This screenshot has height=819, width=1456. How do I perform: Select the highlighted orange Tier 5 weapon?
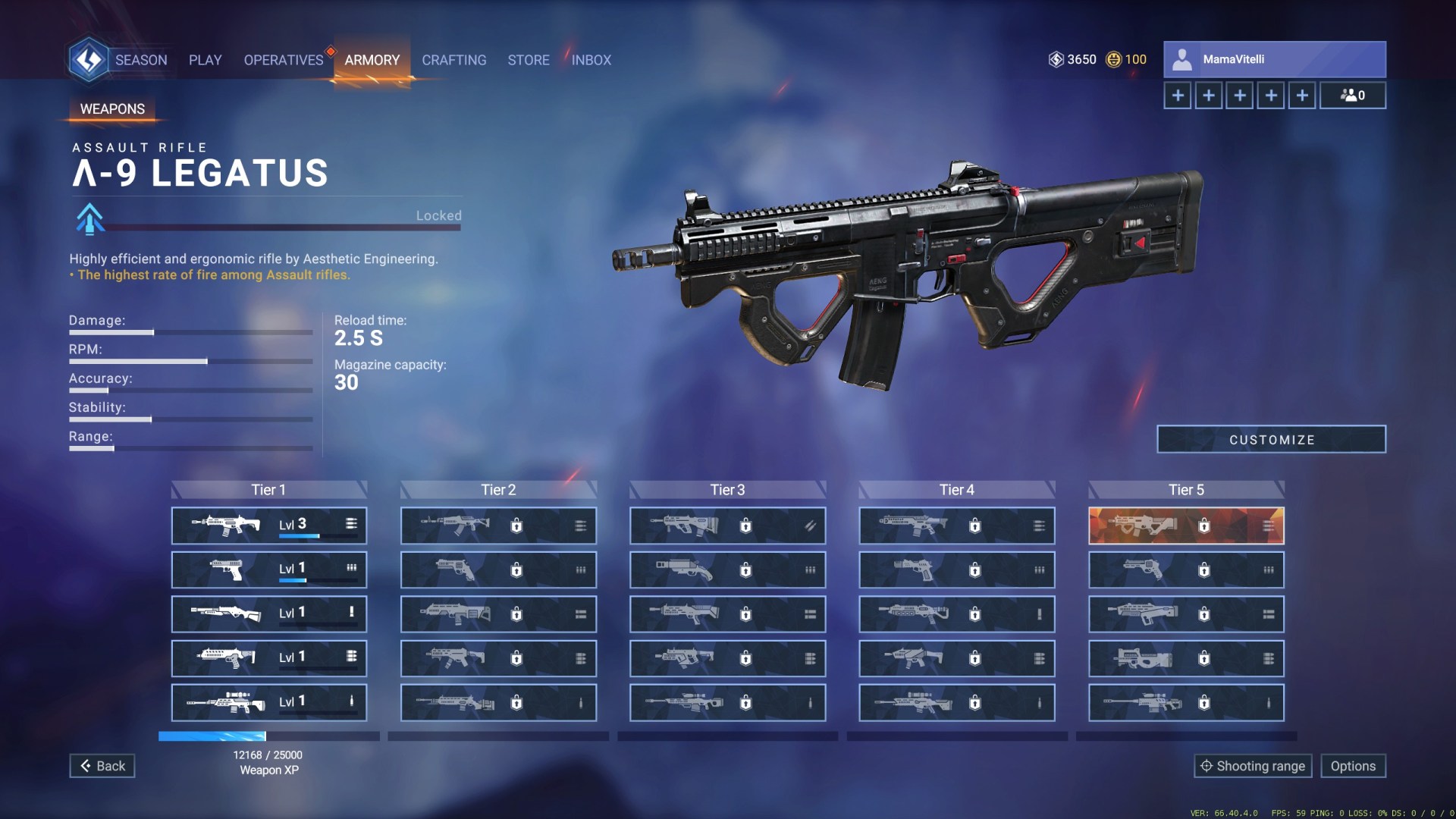1186,525
